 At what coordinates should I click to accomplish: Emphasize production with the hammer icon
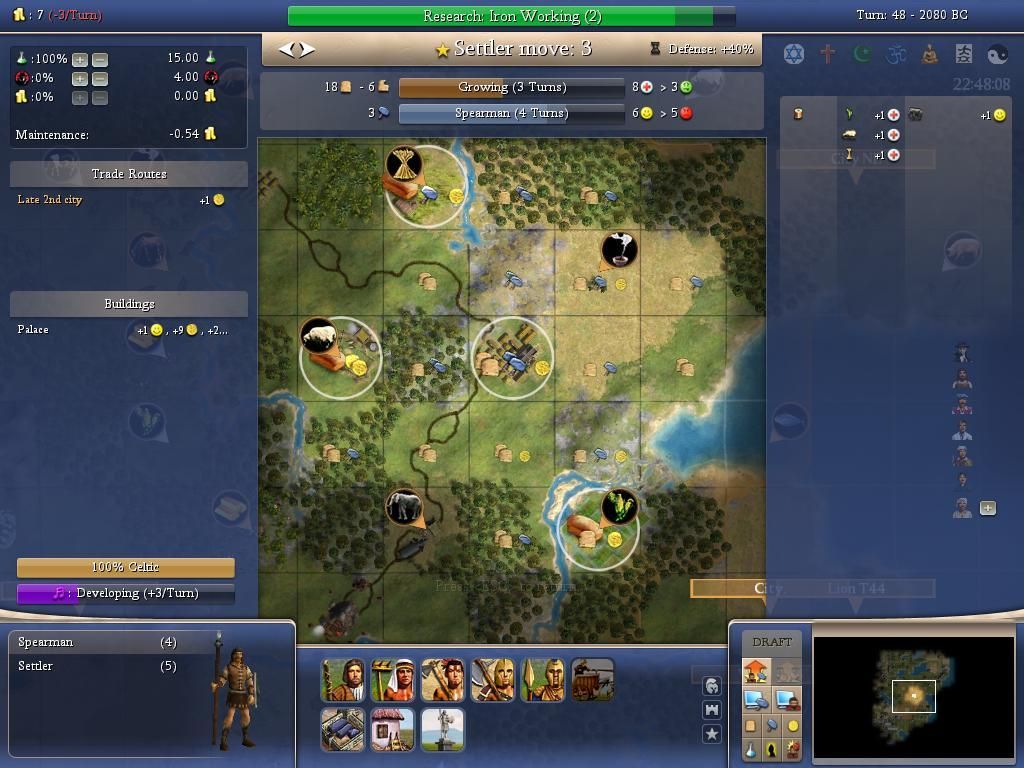(x=772, y=726)
